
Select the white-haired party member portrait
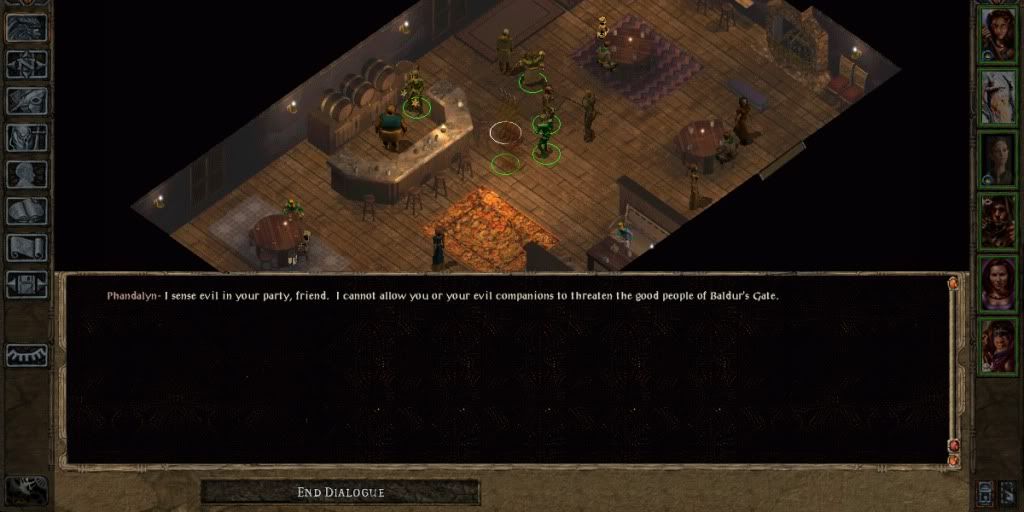[998, 96]
